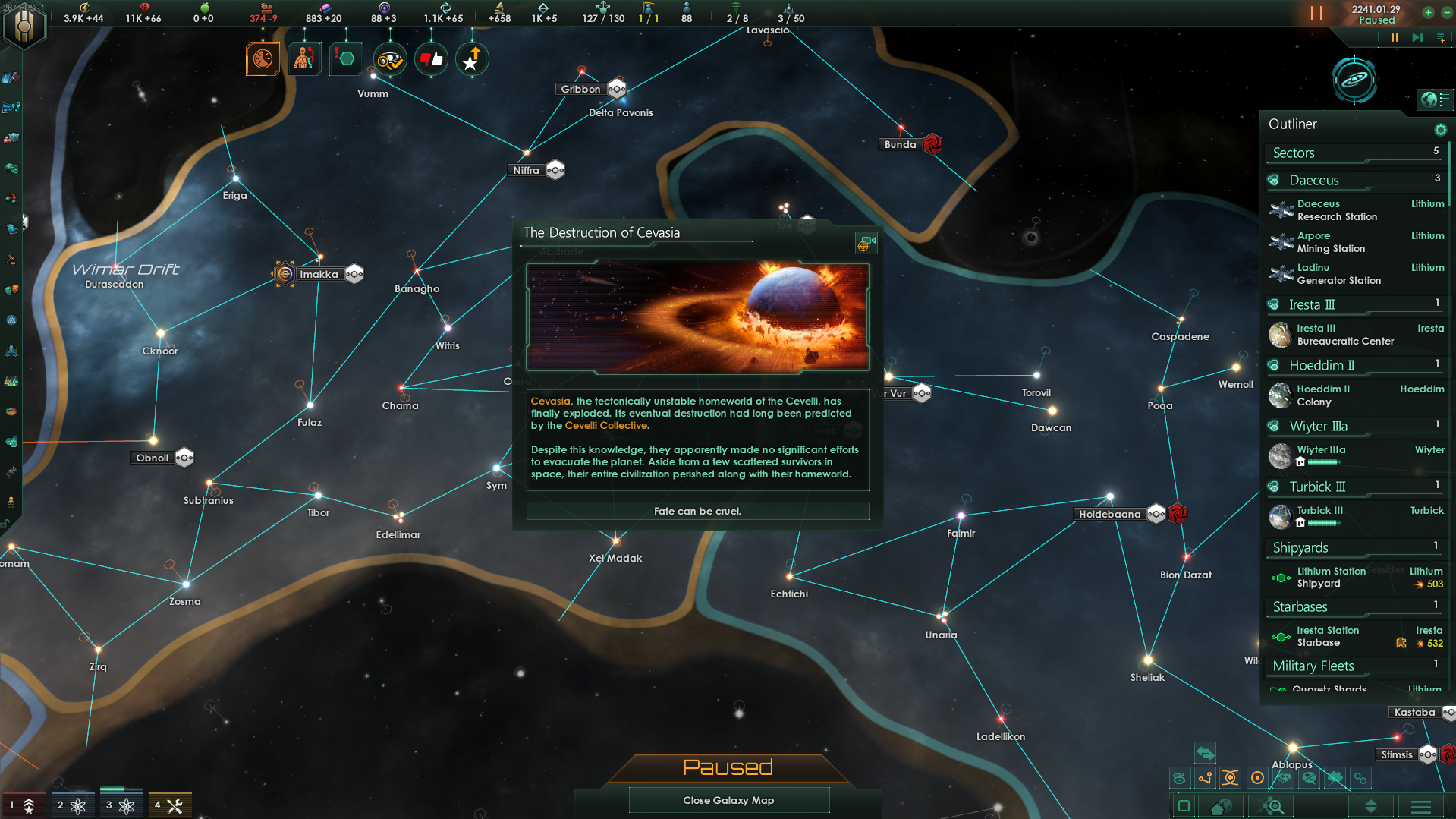Click the alert hexagon notification icon below the resources
The height and width of the screenshot is (819, 1456).
click(346, 58)
